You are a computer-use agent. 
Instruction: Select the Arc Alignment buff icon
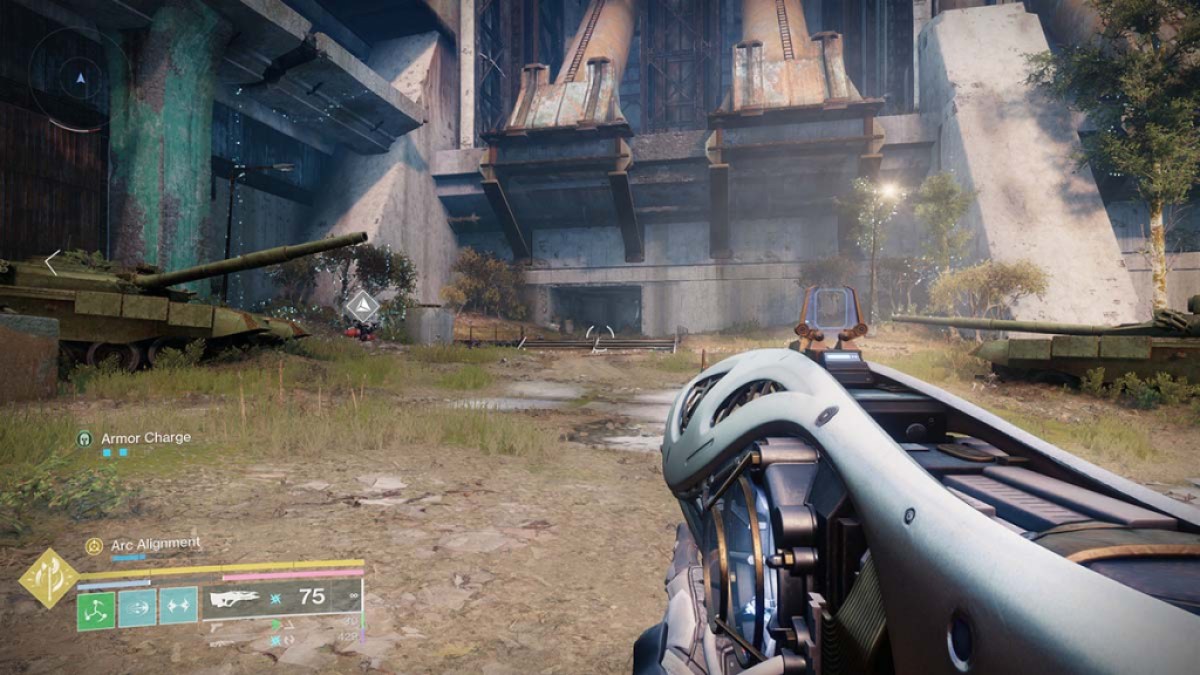click(94, 545)
